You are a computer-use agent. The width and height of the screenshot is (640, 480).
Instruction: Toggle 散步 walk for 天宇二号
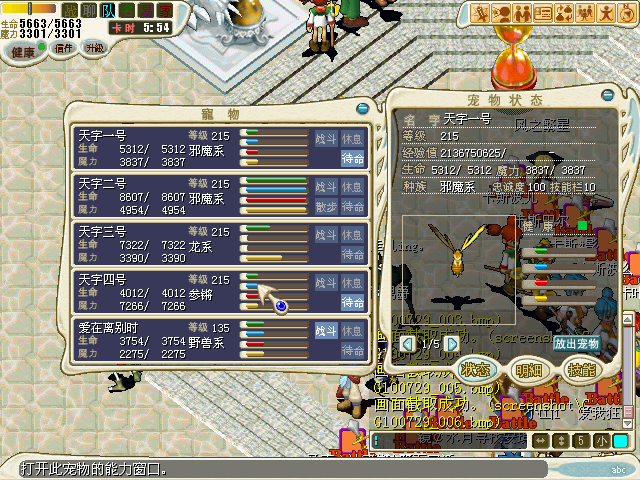click(326, 207)
